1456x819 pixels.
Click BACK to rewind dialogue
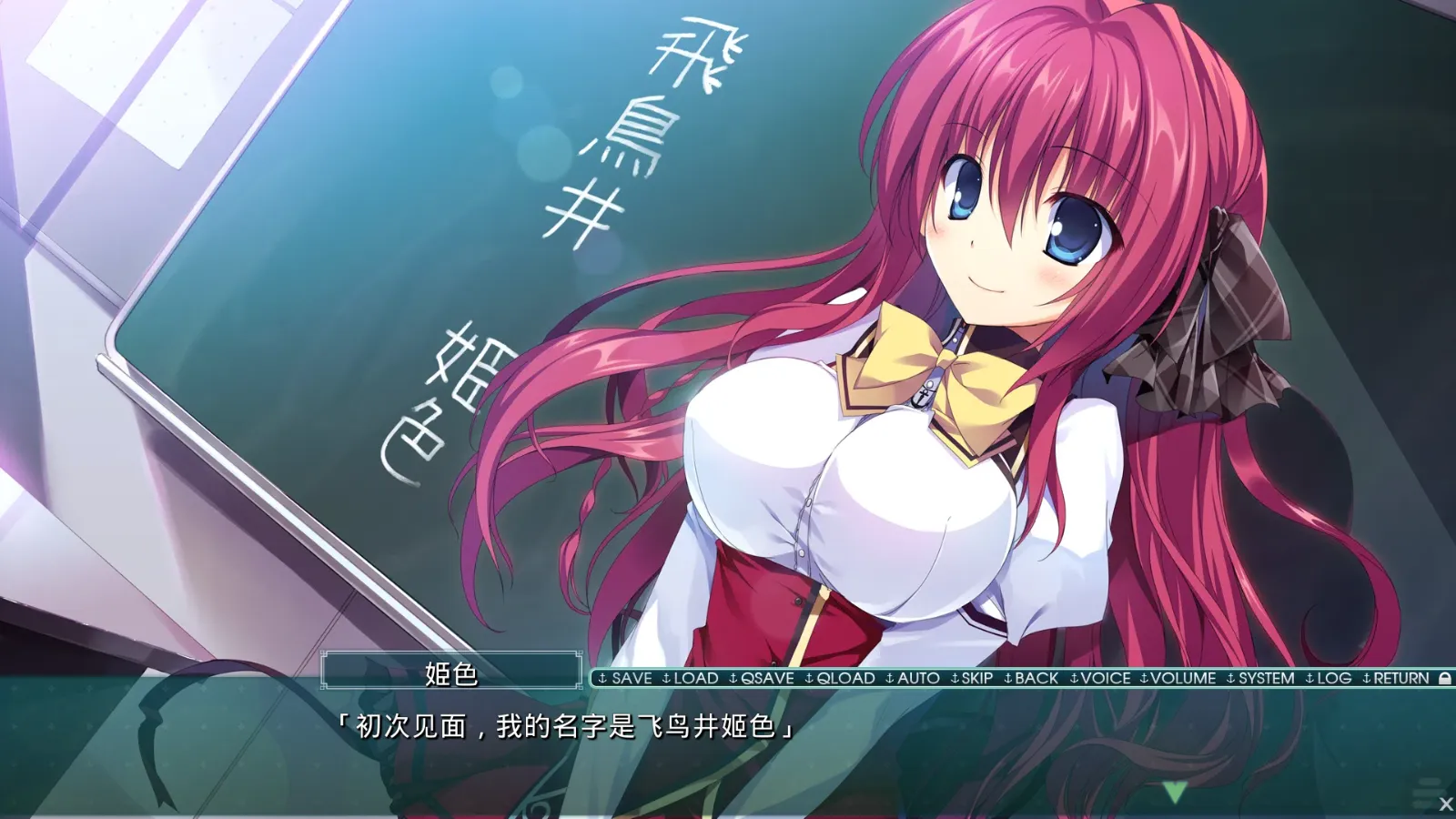tap(1036, 679)
